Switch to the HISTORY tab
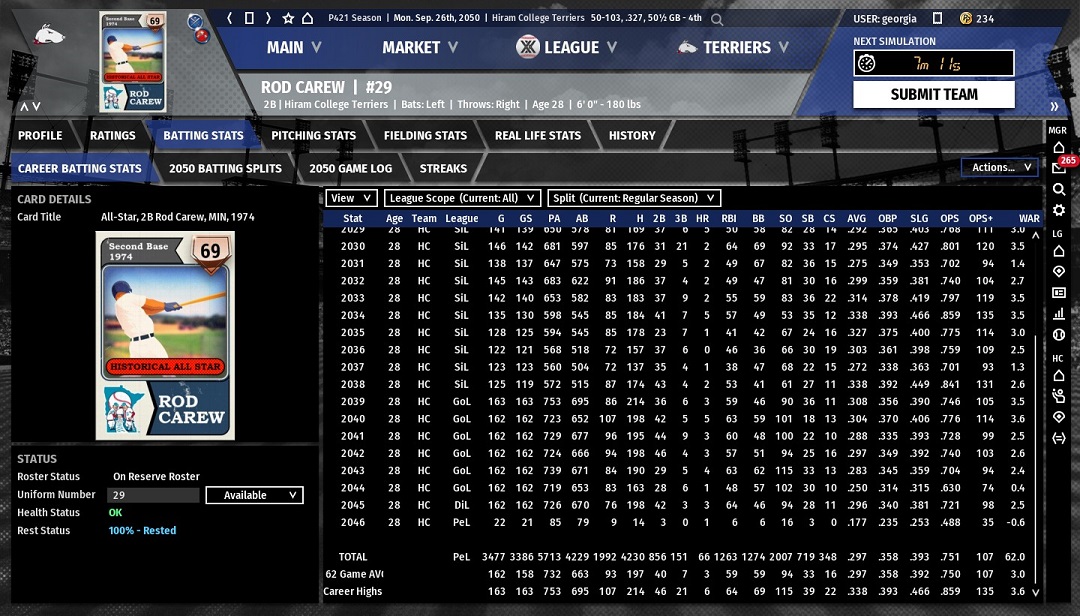 click(632, 135)
